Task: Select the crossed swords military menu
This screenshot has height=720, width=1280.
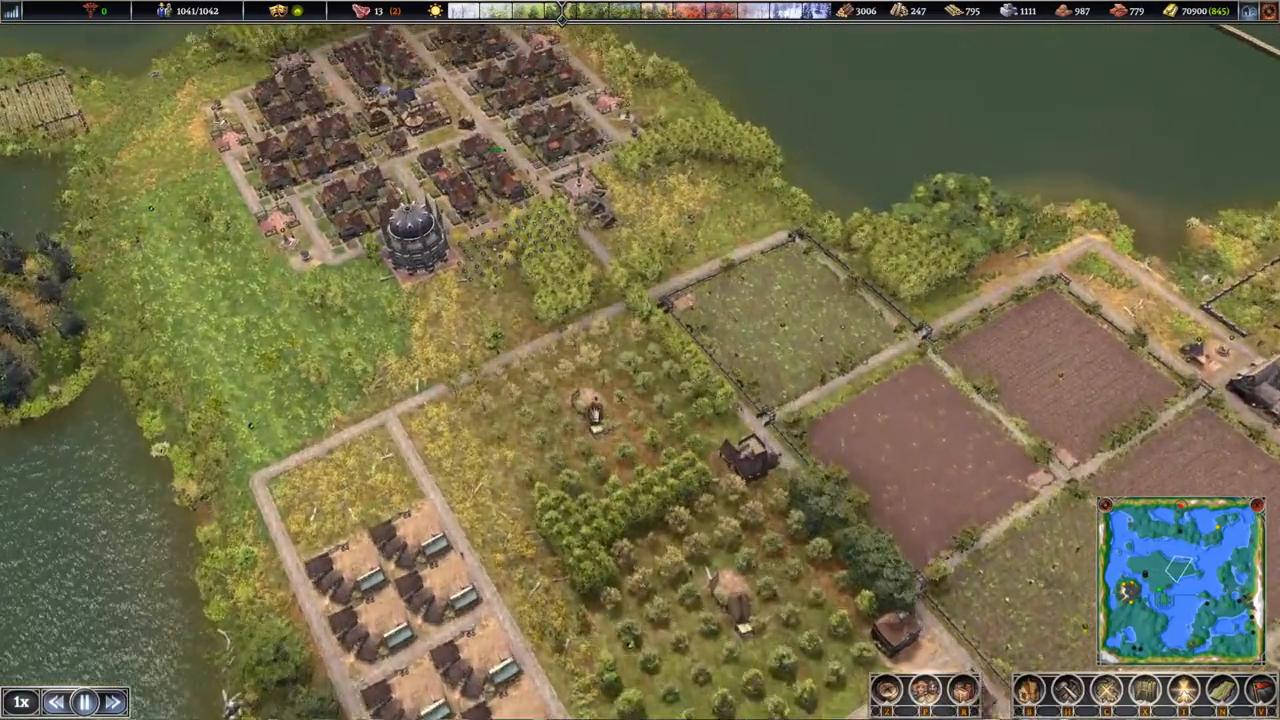Action: point(1106,690)
